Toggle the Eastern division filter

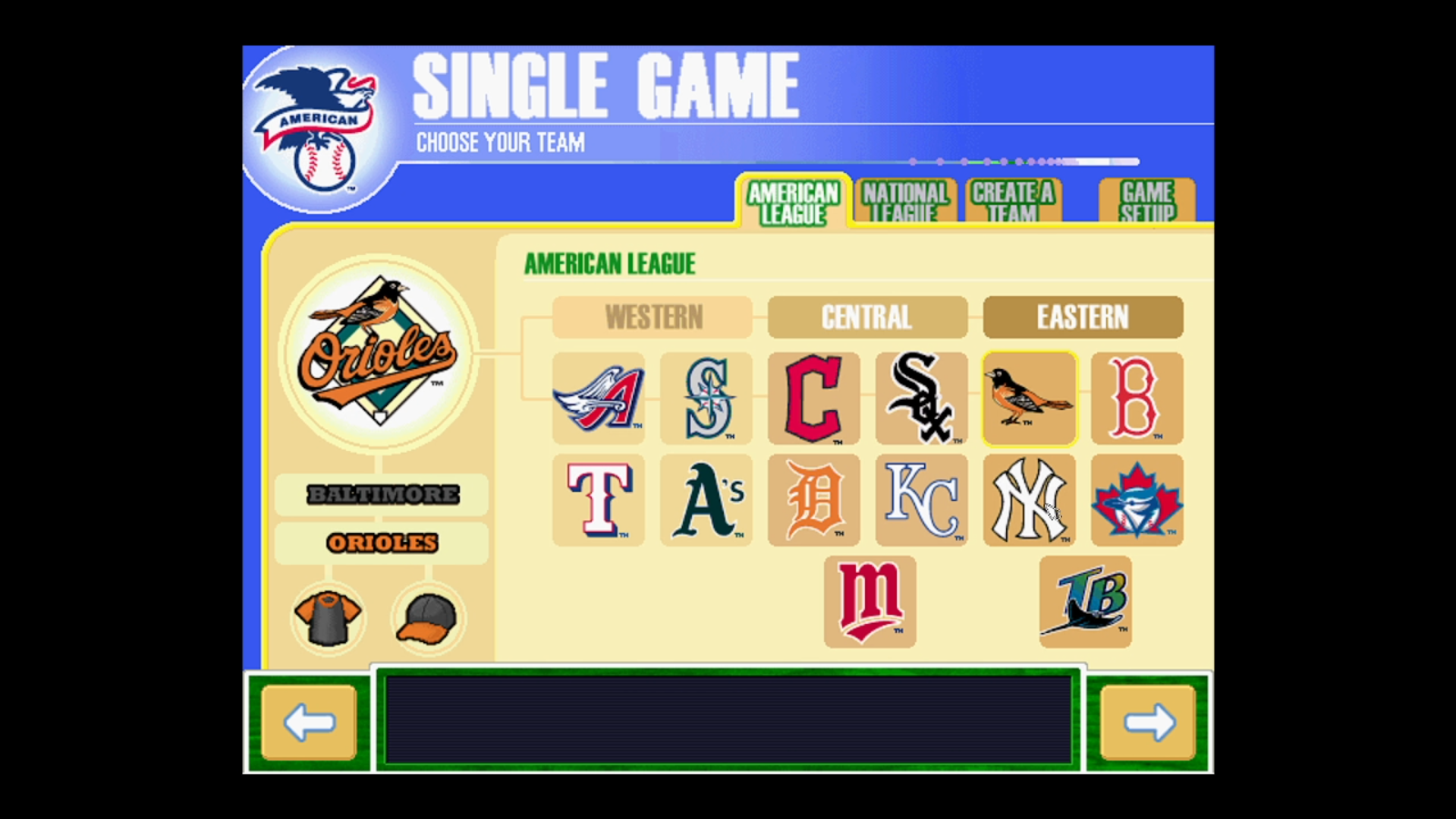point(1083,317)
